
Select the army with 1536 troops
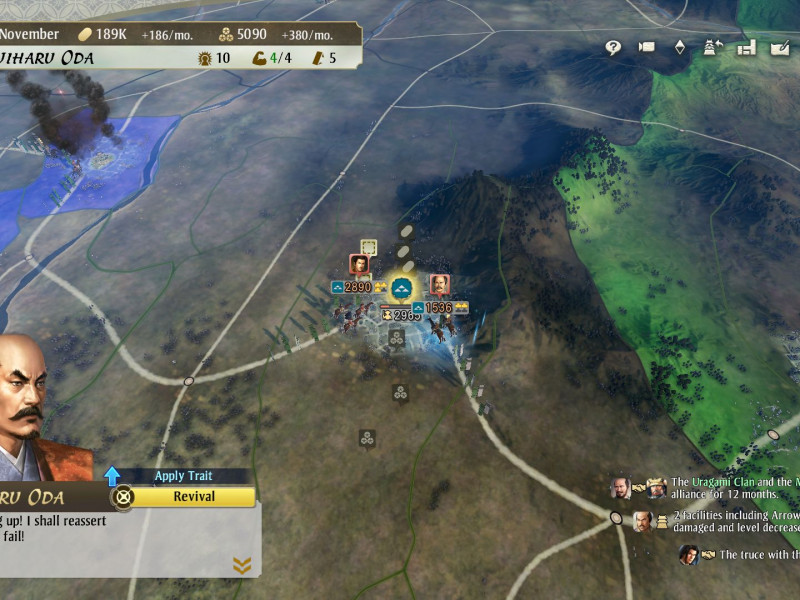pos(439,307)
